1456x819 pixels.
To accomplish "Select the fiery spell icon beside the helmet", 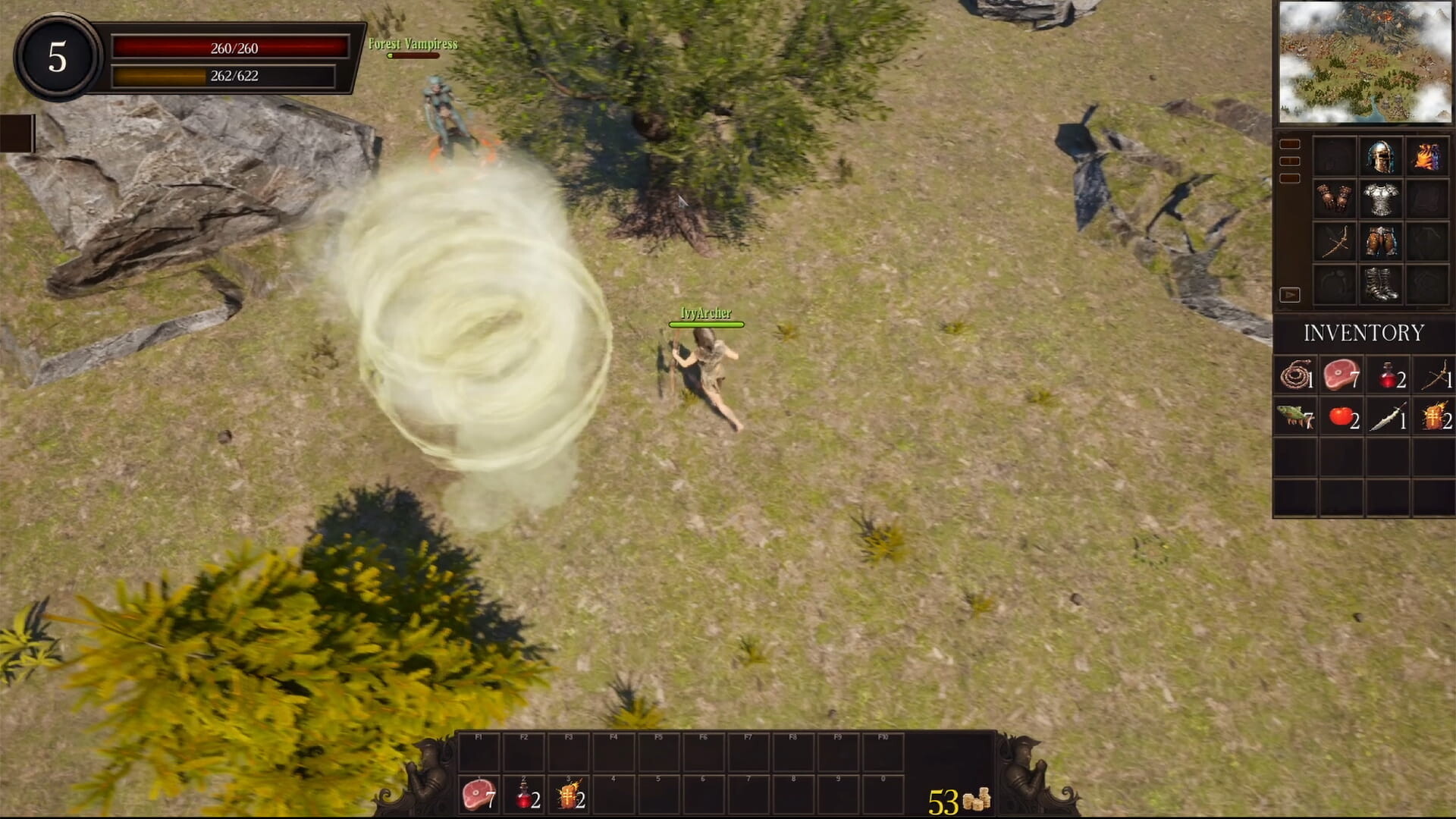I will [1429, 157].
